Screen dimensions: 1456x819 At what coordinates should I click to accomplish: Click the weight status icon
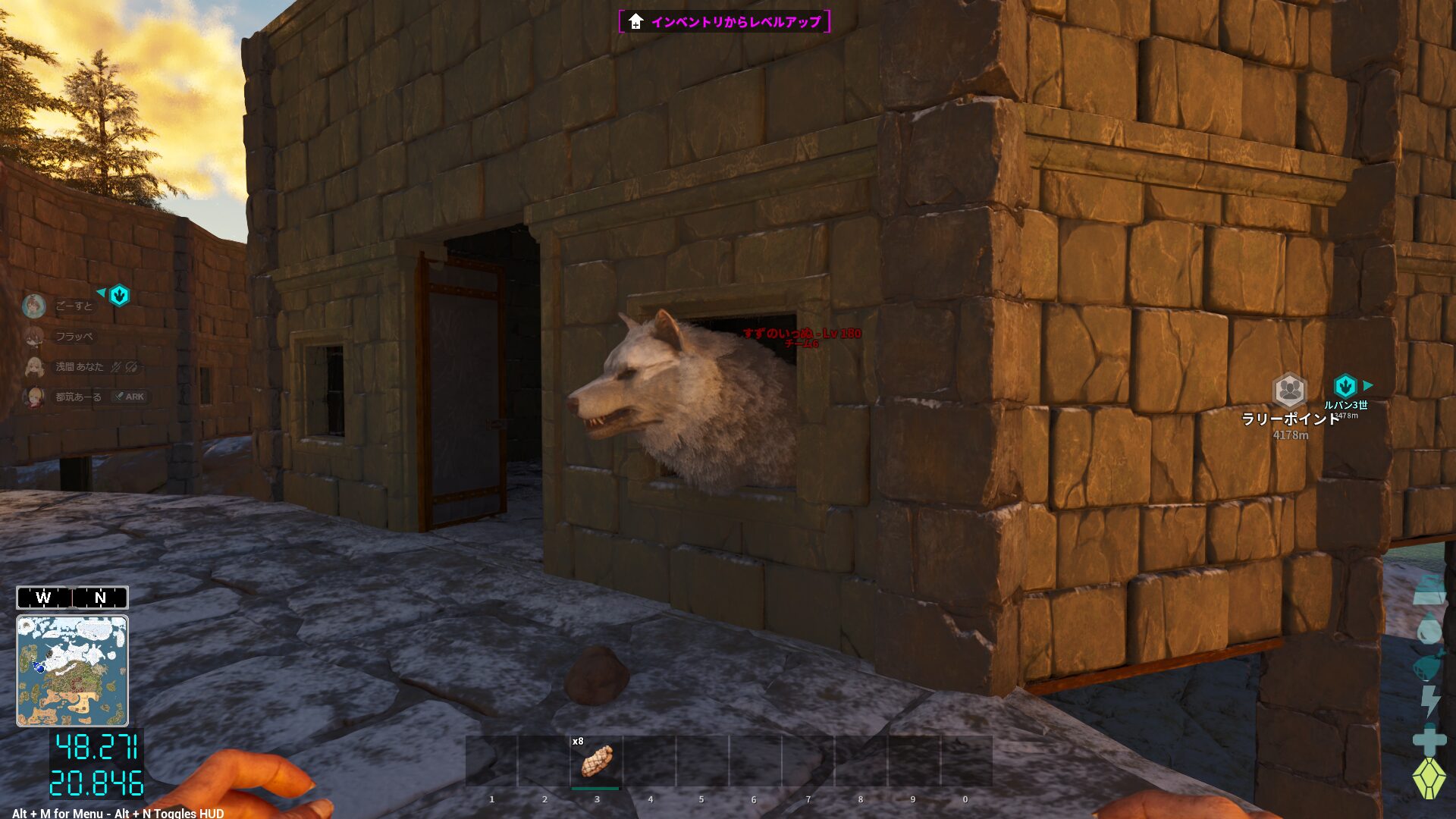(1429, 591)
